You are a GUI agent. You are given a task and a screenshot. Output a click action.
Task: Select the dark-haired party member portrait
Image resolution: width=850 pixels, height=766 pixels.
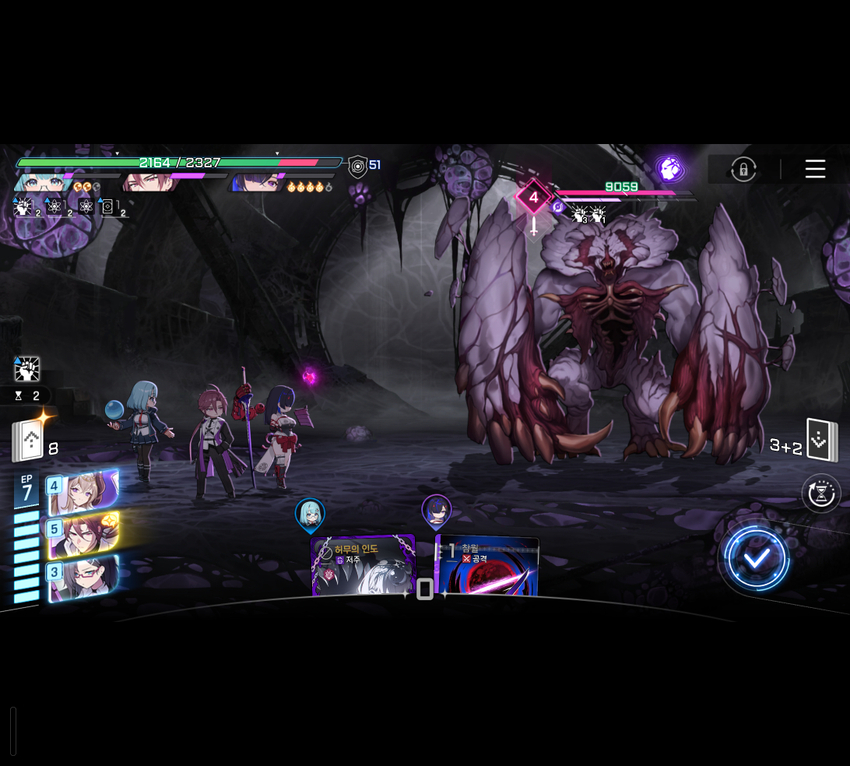point(256,183)
